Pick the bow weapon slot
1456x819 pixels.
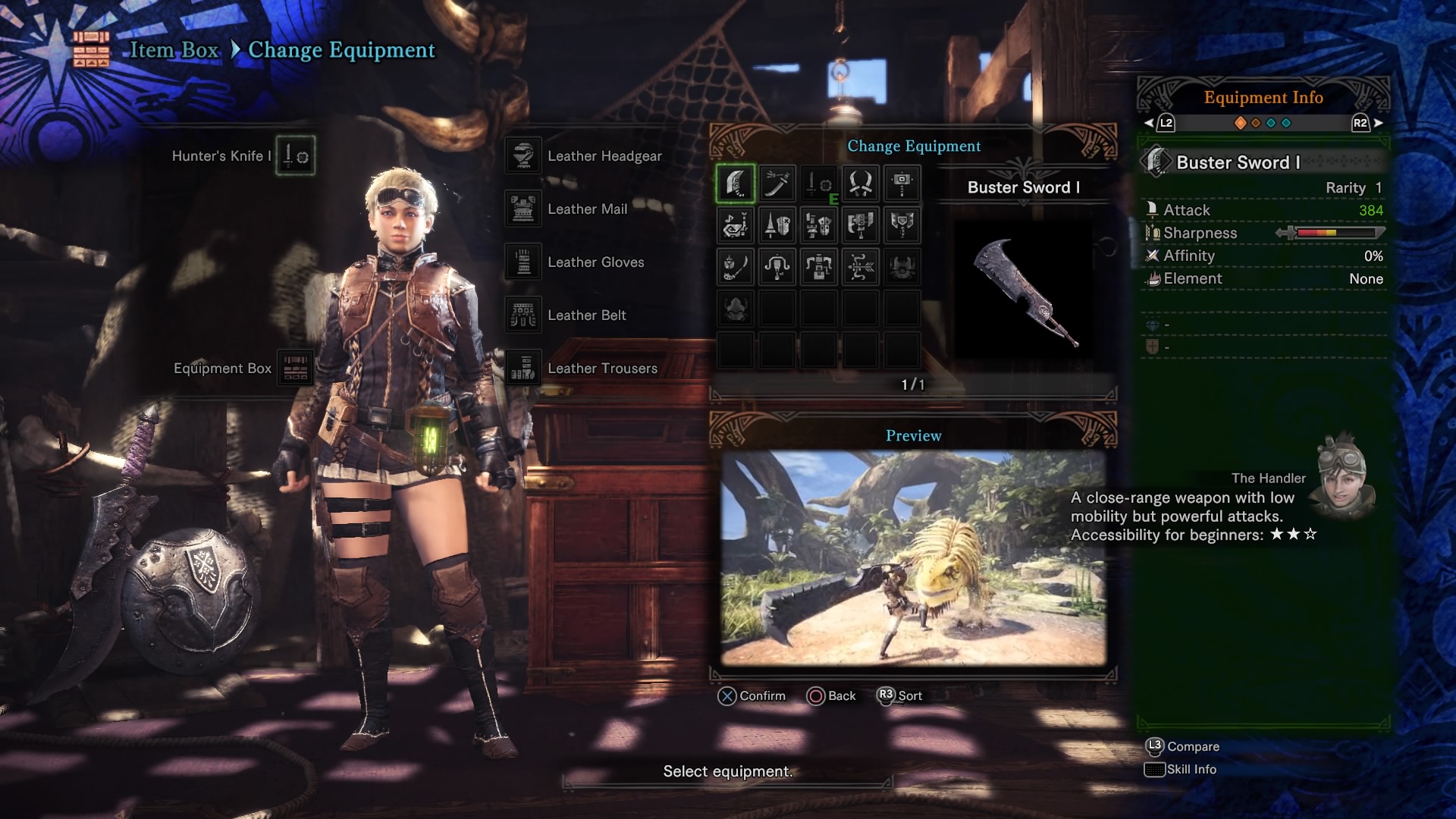860,267
